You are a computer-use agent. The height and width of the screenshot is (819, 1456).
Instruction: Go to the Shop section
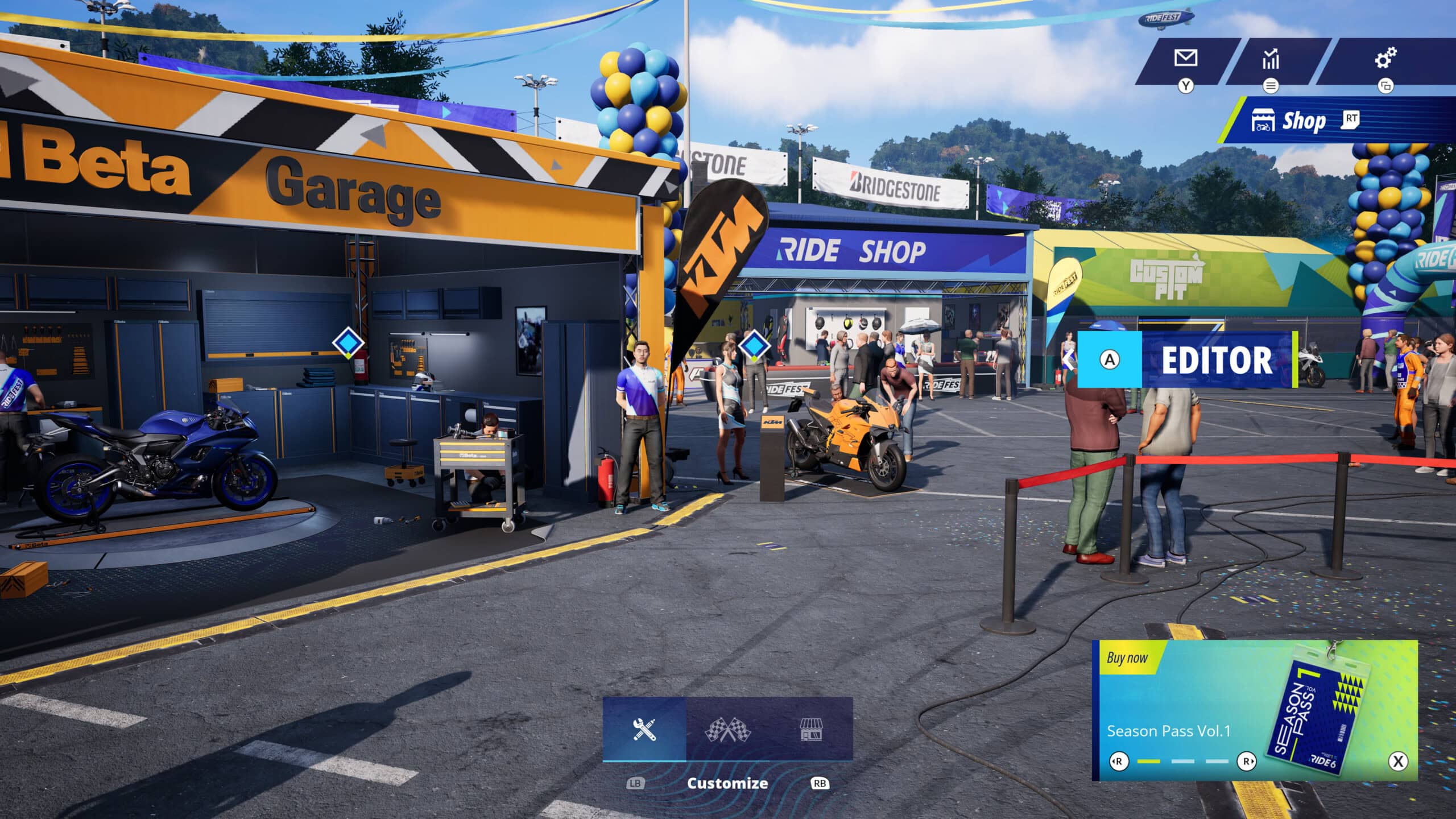(1302, 121)
